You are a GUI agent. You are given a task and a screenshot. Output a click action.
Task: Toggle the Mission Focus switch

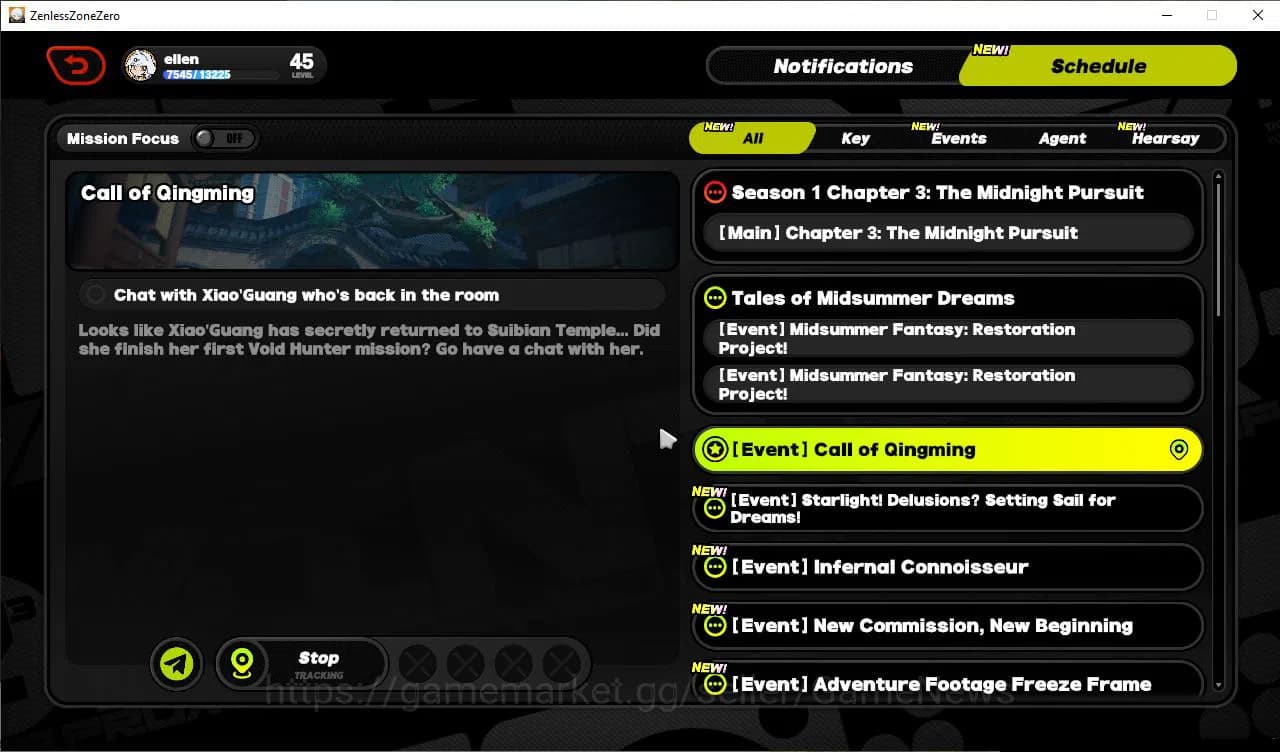(x=225, y=138)
